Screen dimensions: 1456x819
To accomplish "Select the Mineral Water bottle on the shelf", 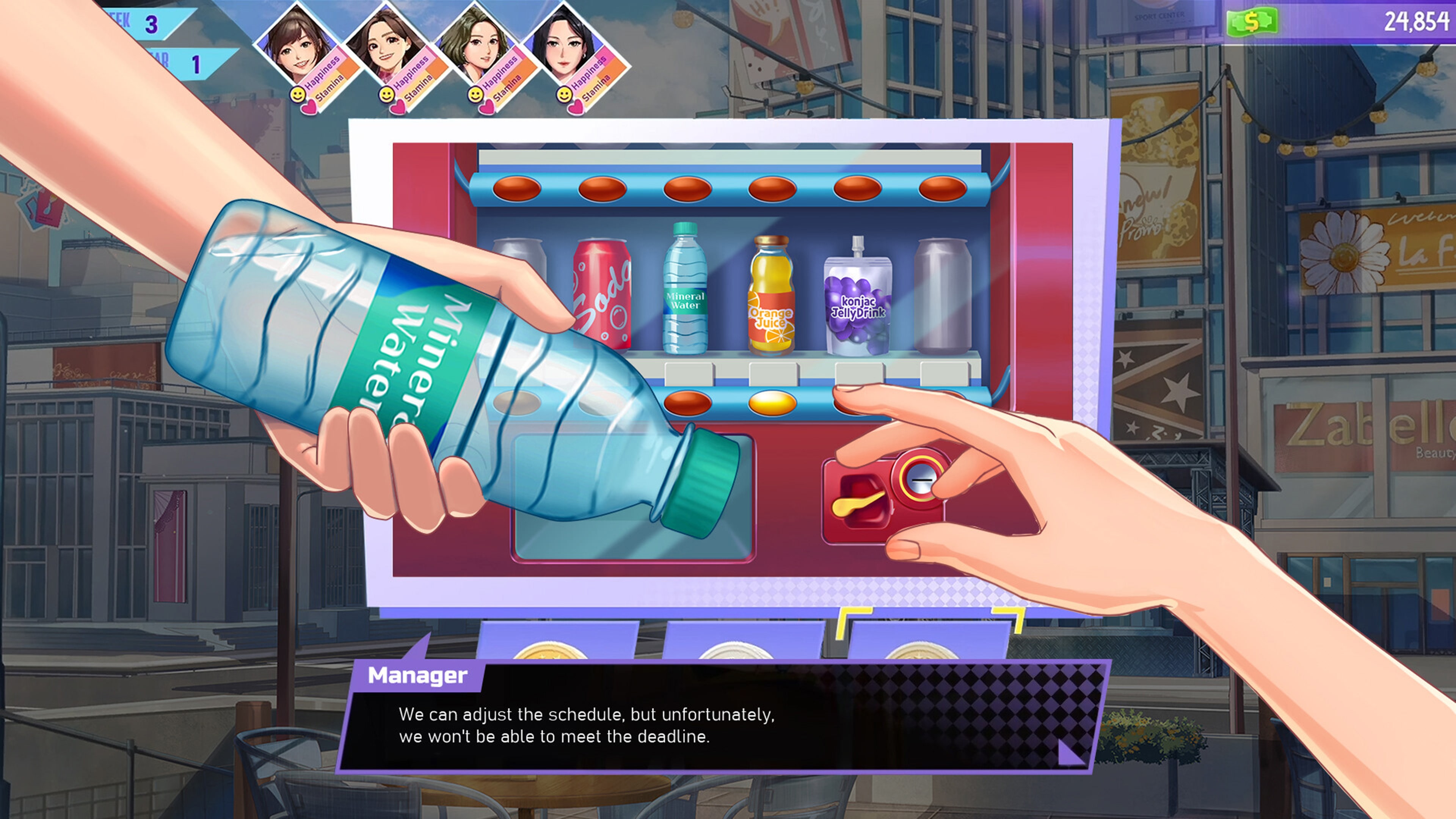I will (x=685, y=294).
